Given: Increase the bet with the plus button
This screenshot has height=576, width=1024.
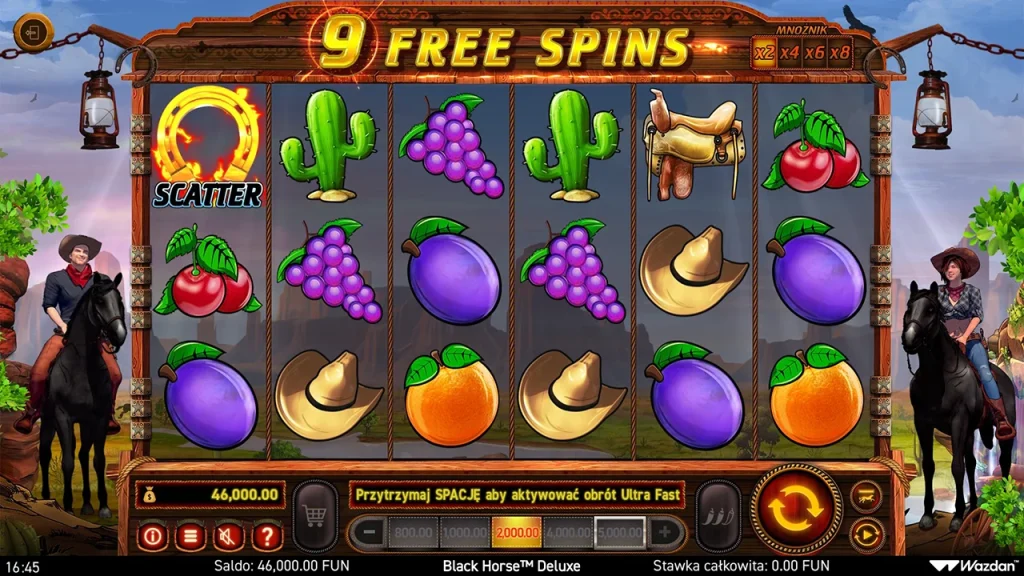Looking at the screenshot, I should click(x=663, y=533).
